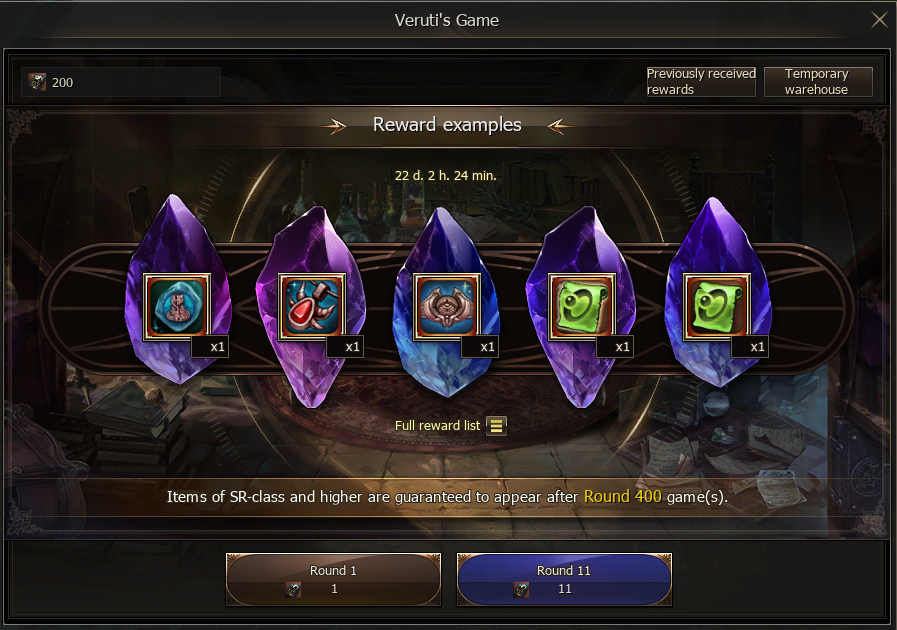Select the blue armor bust reward
The height and width of the screenshot is (630, 897).
coord(177,305)
